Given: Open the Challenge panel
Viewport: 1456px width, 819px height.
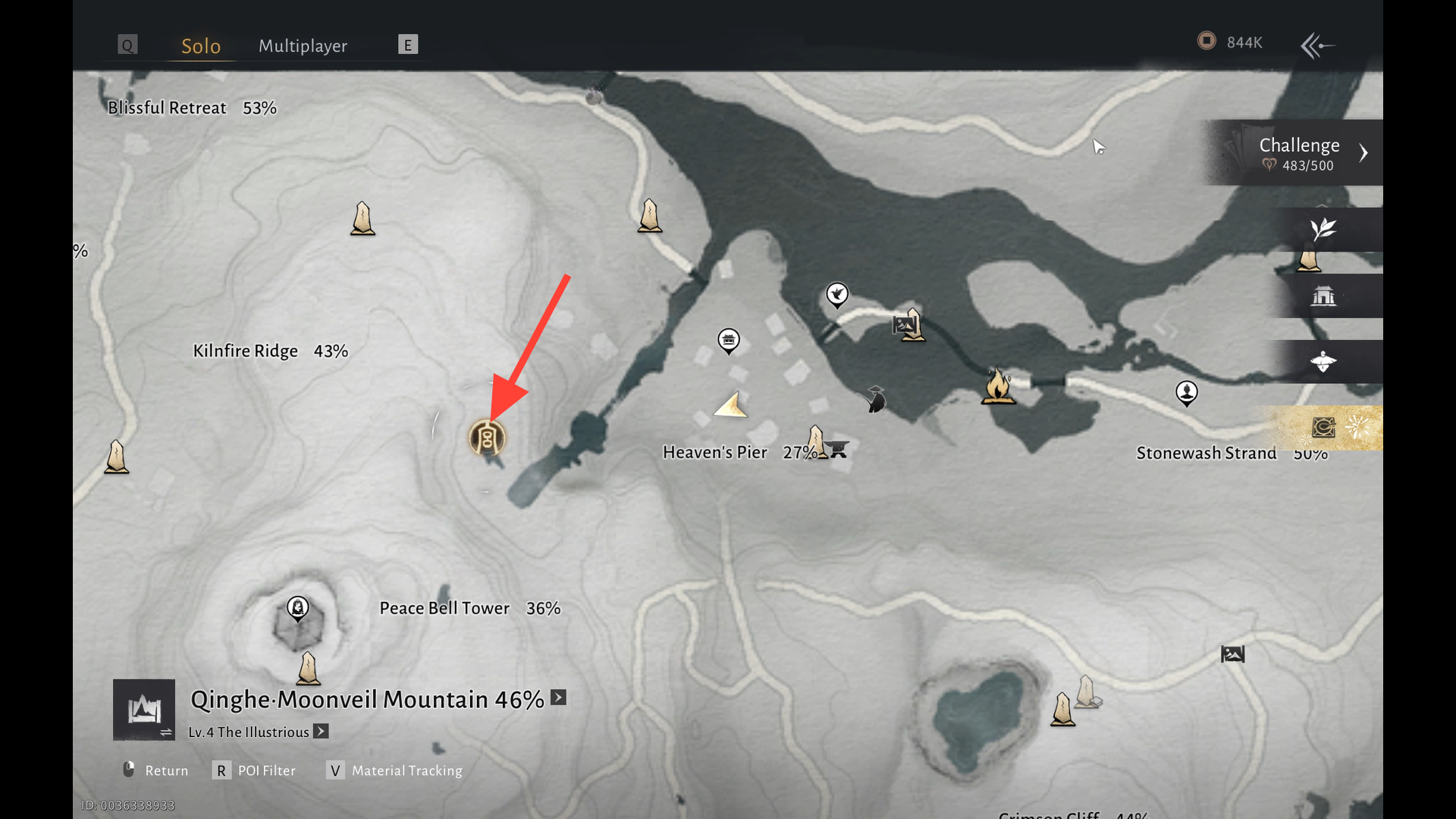Looking at the screenshot, I should coord(1299,152).
